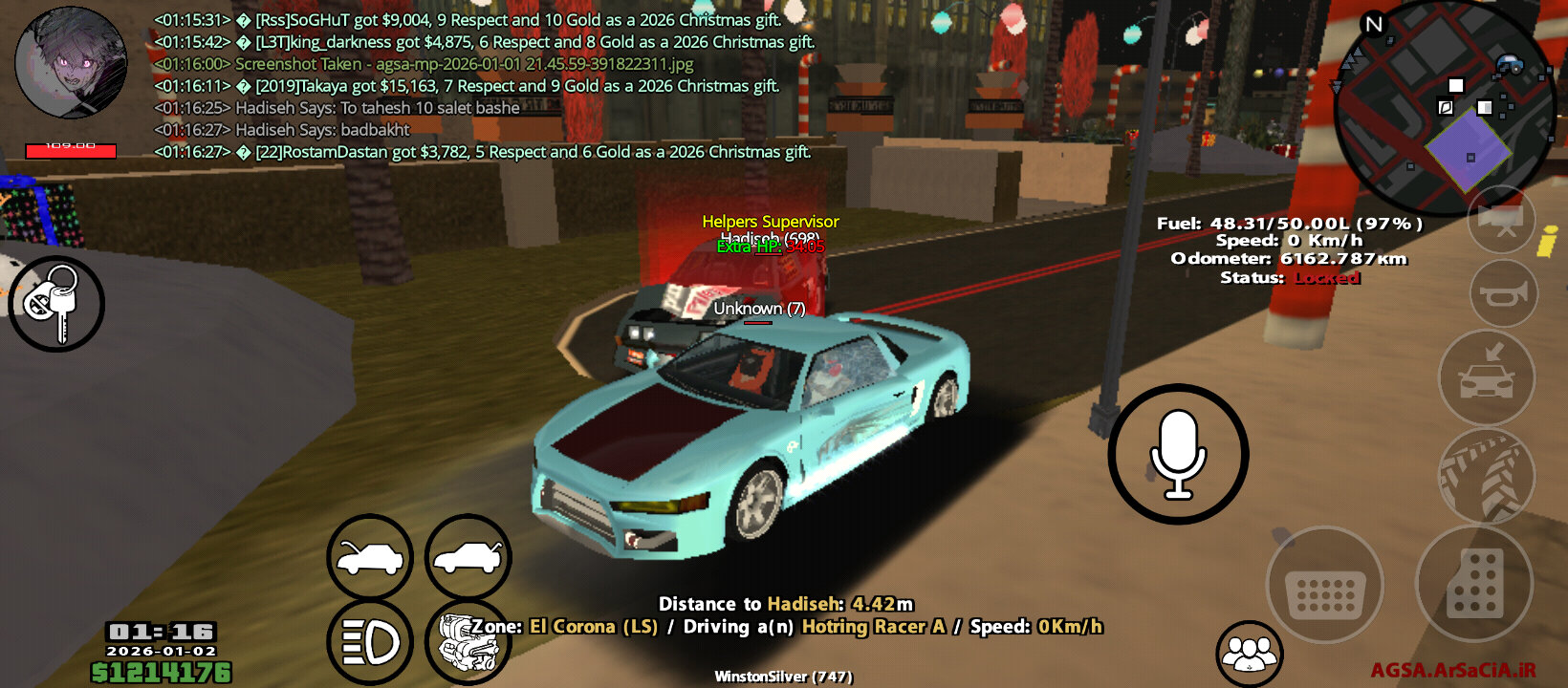Tap the accelerator pedal
This screenshot has width=1568, height=688.
(x=1473, y=583)
